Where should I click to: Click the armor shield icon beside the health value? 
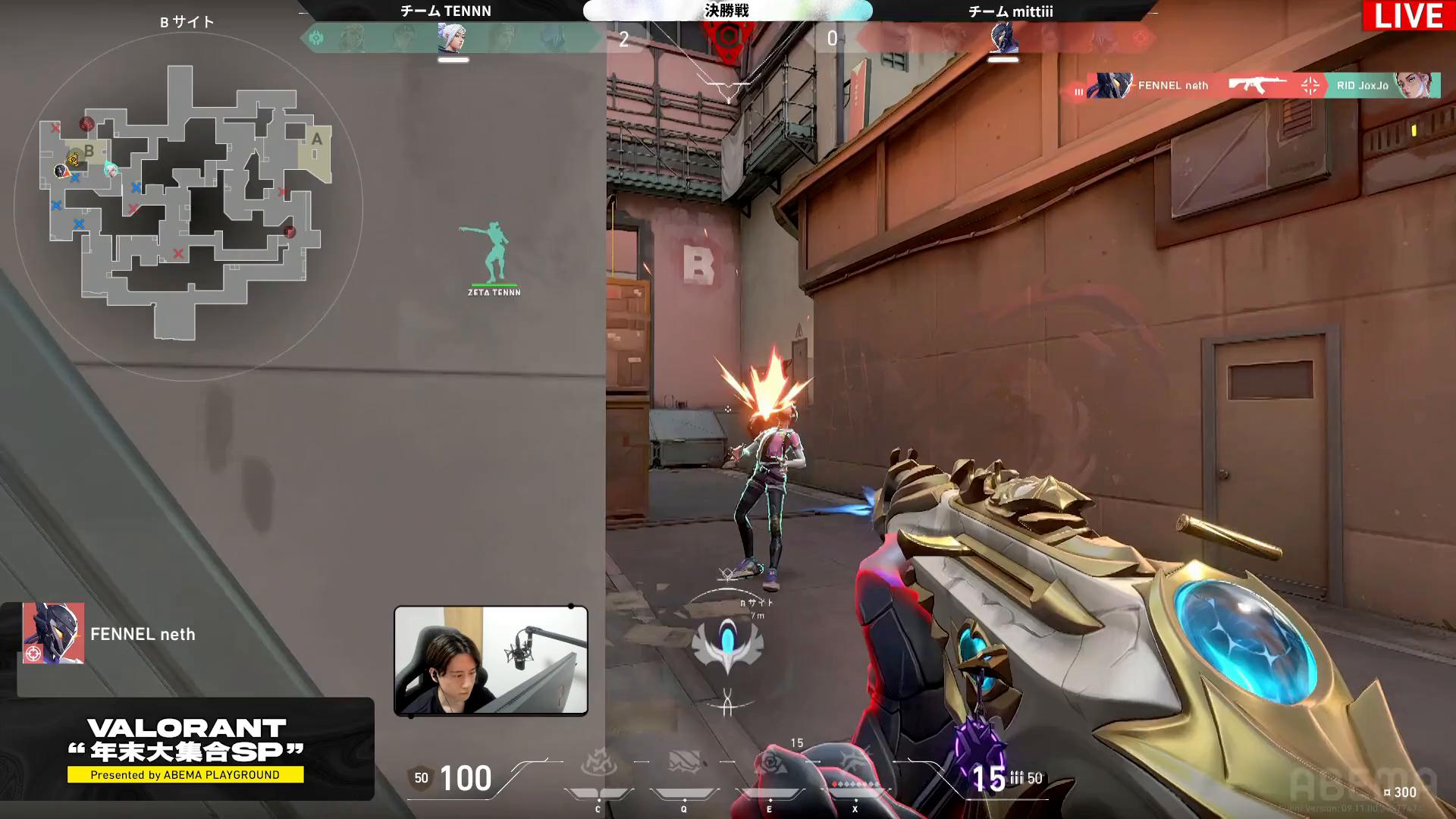pos(420,778)
